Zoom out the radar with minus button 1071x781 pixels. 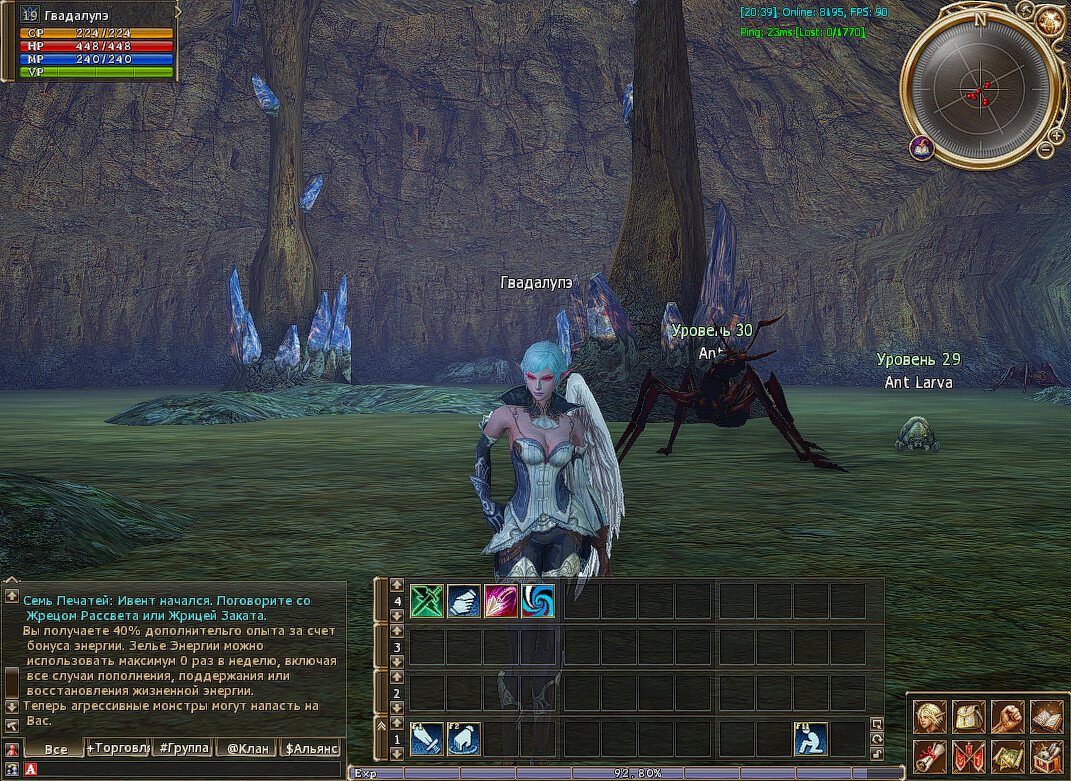[1045, 150]
